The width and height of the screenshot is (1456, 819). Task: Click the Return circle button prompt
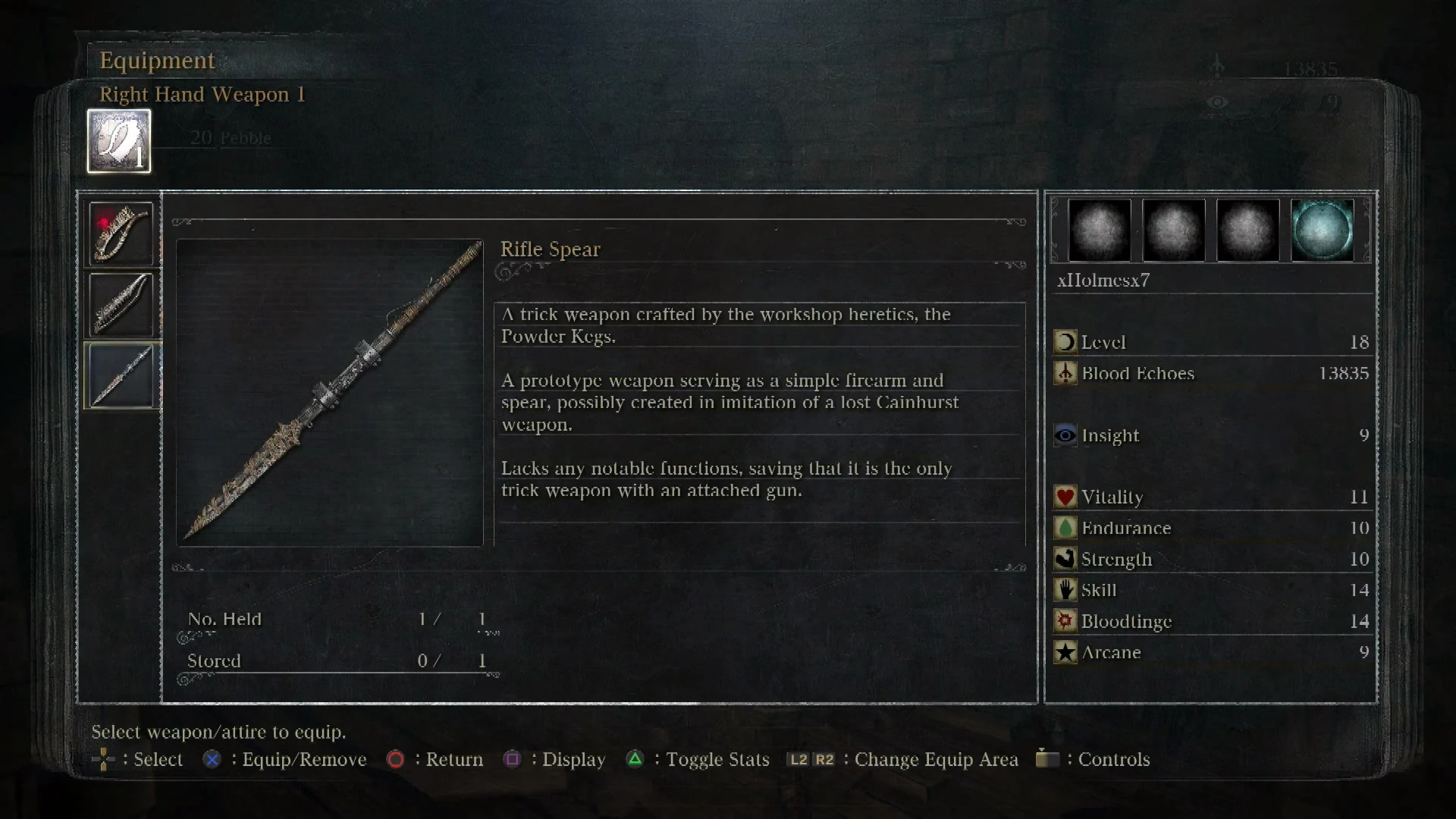[x=395, y=759]
